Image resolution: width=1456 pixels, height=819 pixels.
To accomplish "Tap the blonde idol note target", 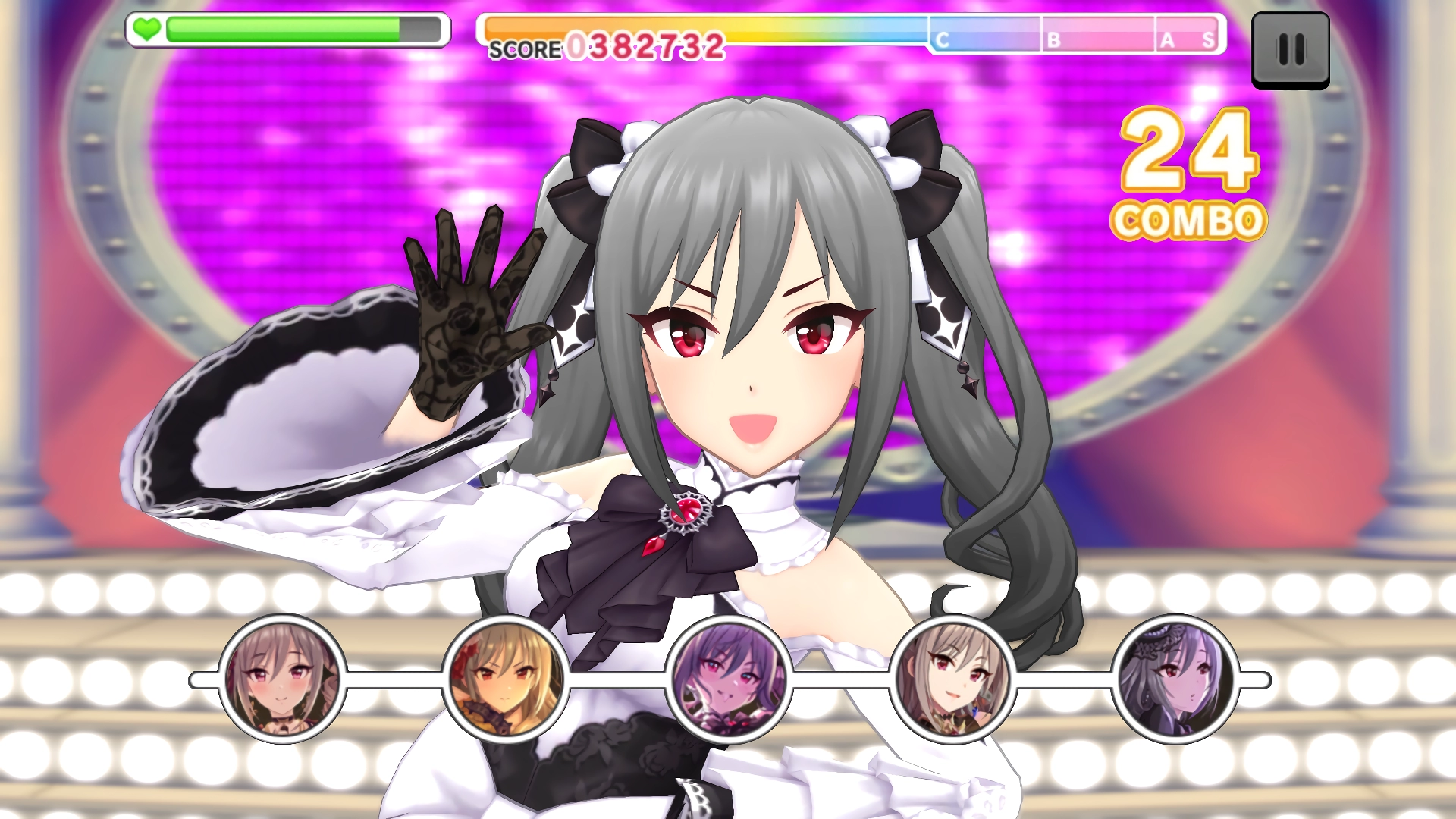I will point(506,679).
